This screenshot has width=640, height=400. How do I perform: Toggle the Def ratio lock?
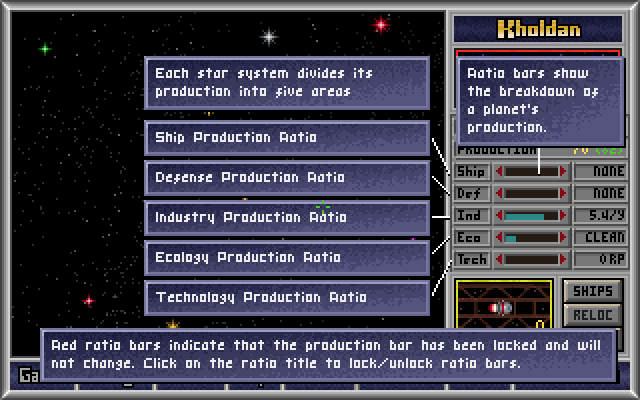click(x=471, y=193)
